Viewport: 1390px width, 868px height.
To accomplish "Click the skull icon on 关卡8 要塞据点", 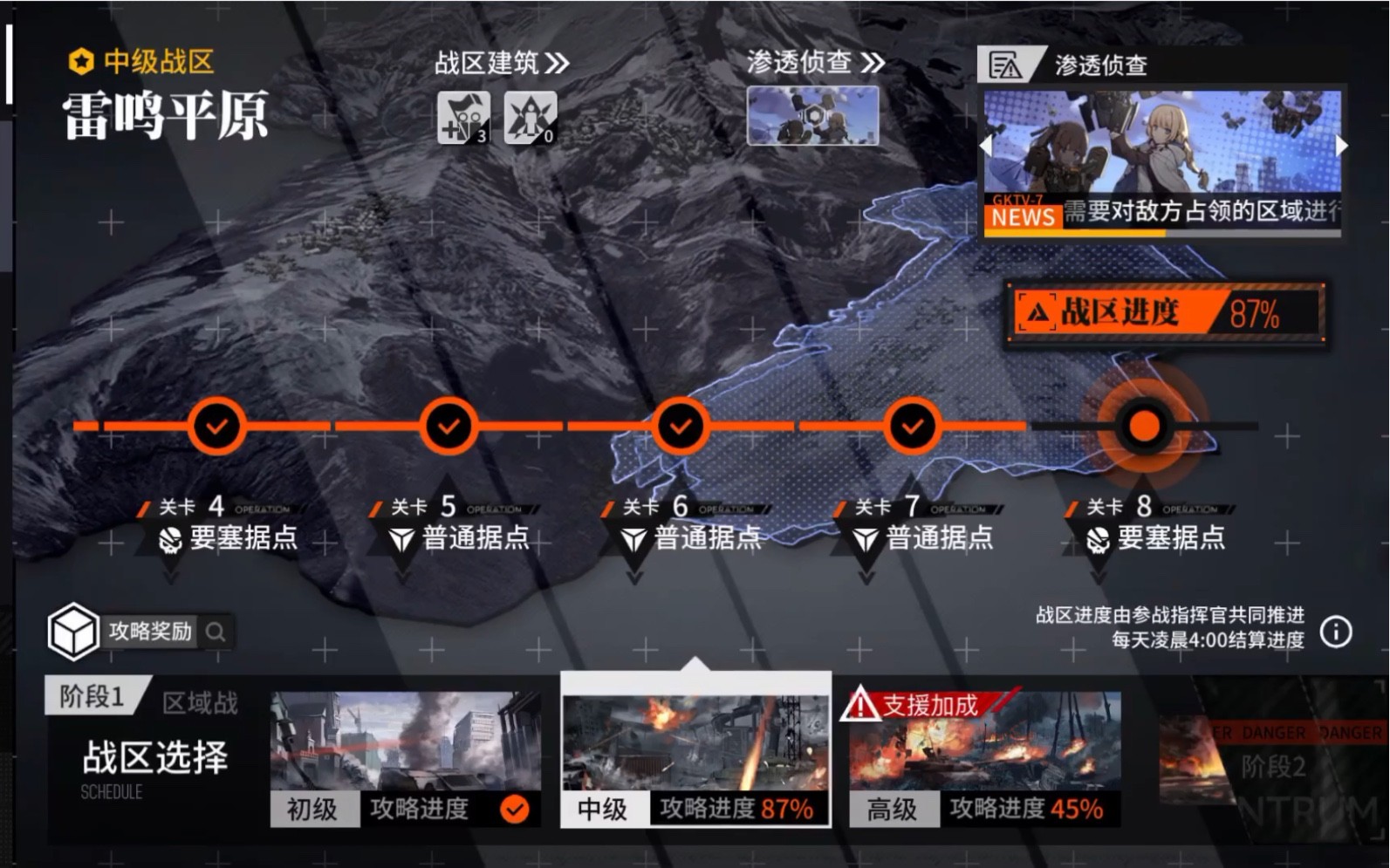I will [x=1099, y=539].
